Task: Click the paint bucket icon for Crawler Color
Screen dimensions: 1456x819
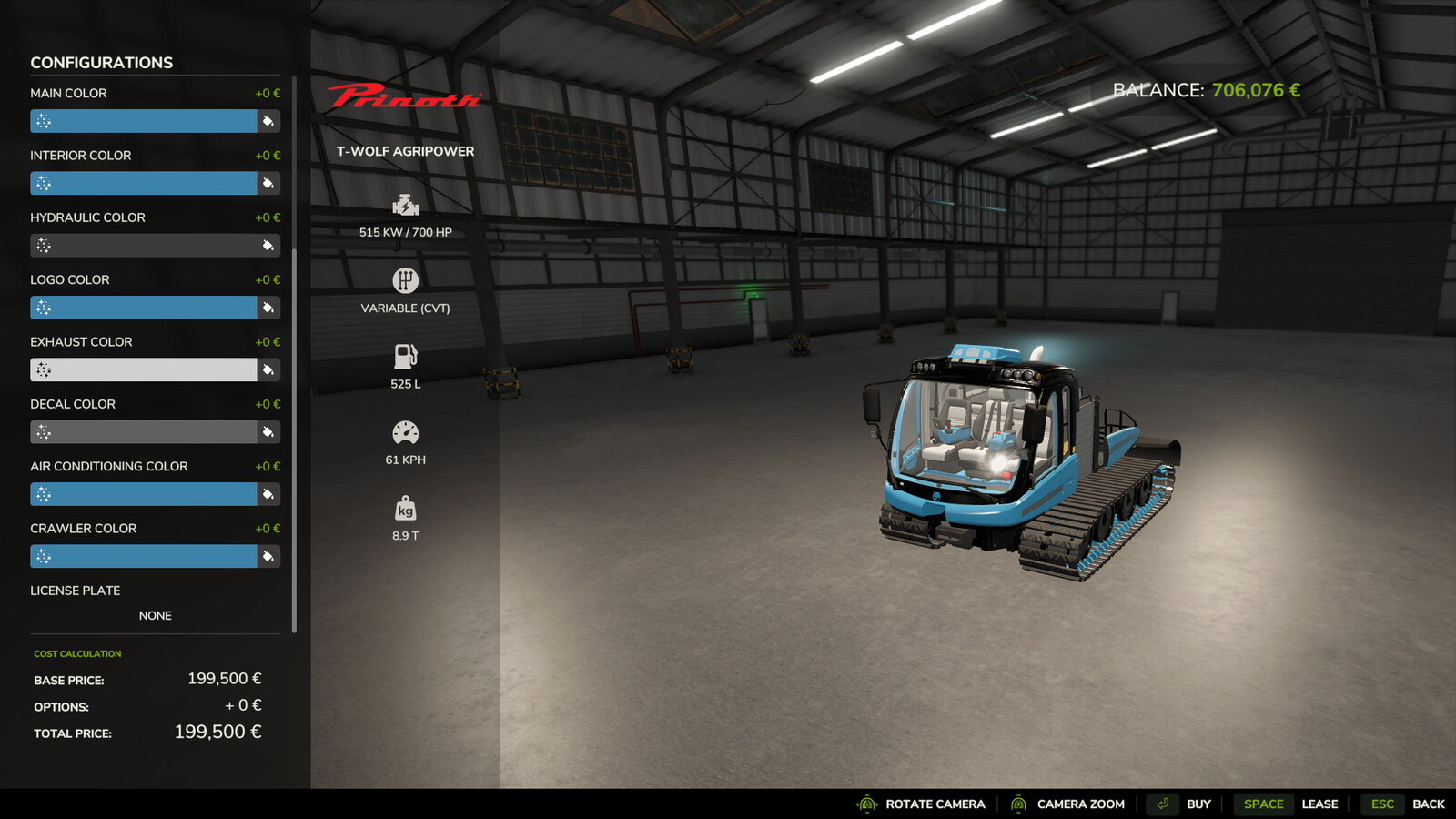Action: click(x=267, y=556)
